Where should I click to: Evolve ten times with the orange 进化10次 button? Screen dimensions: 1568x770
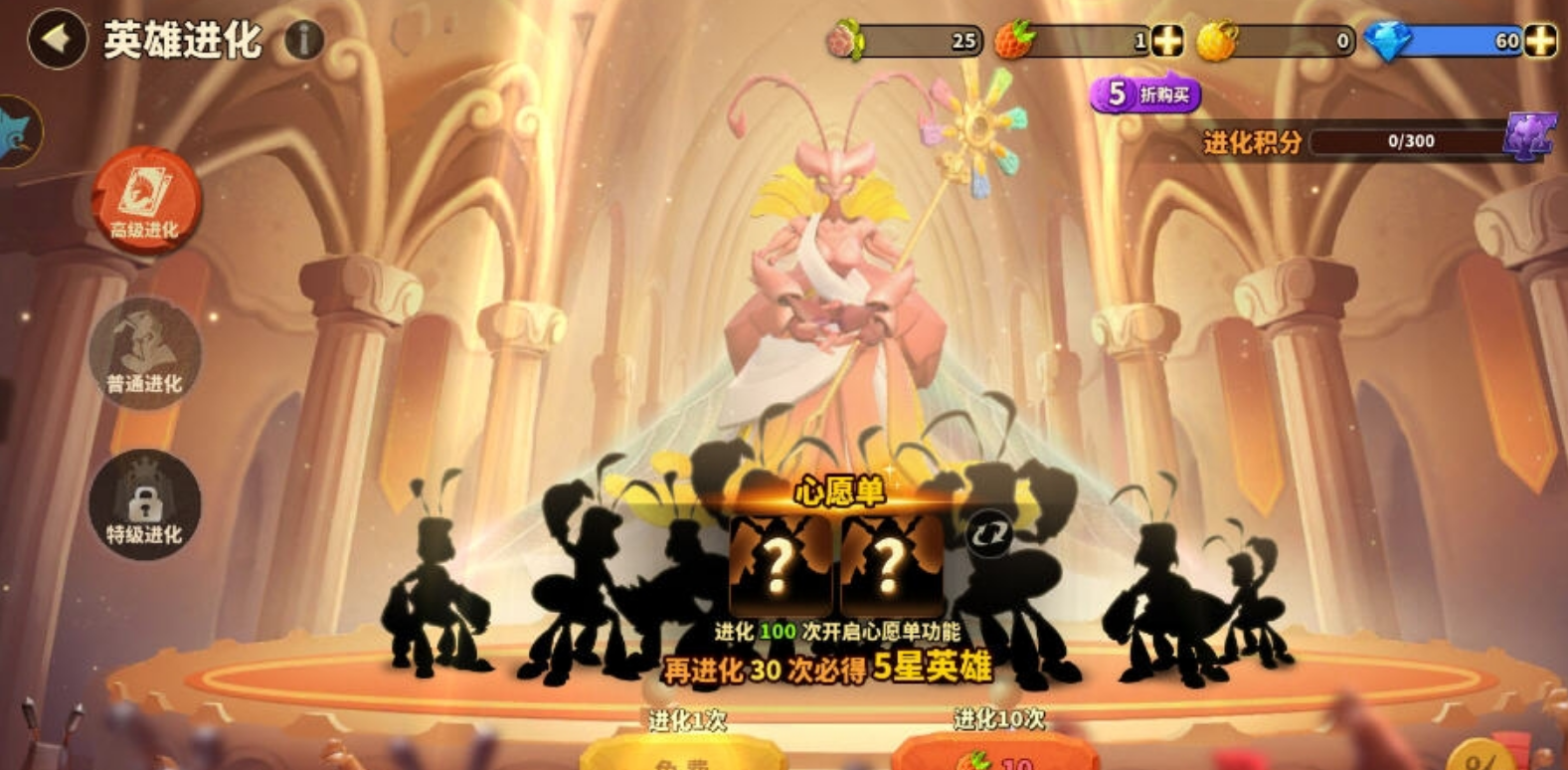click(997, 754)
